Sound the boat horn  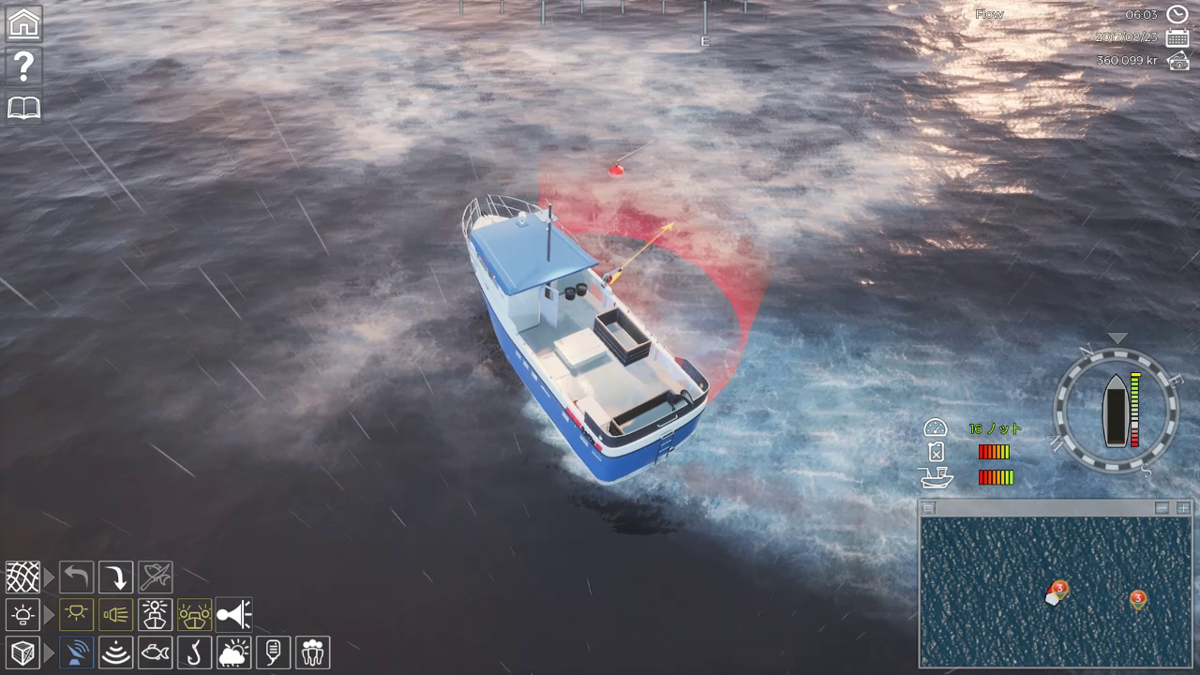coord(233,614)
